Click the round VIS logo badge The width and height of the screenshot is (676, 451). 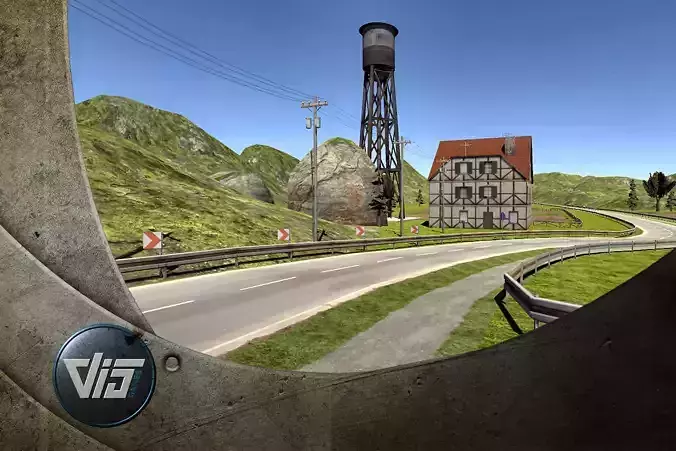104,375
